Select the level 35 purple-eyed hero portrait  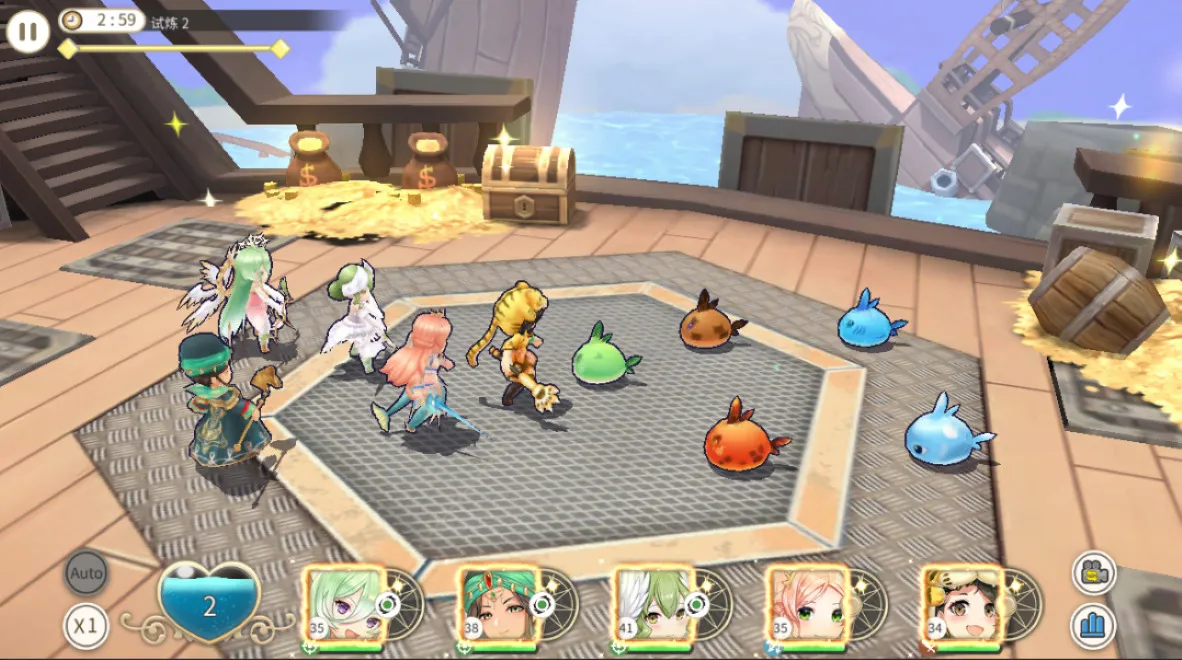coord(345,606)
